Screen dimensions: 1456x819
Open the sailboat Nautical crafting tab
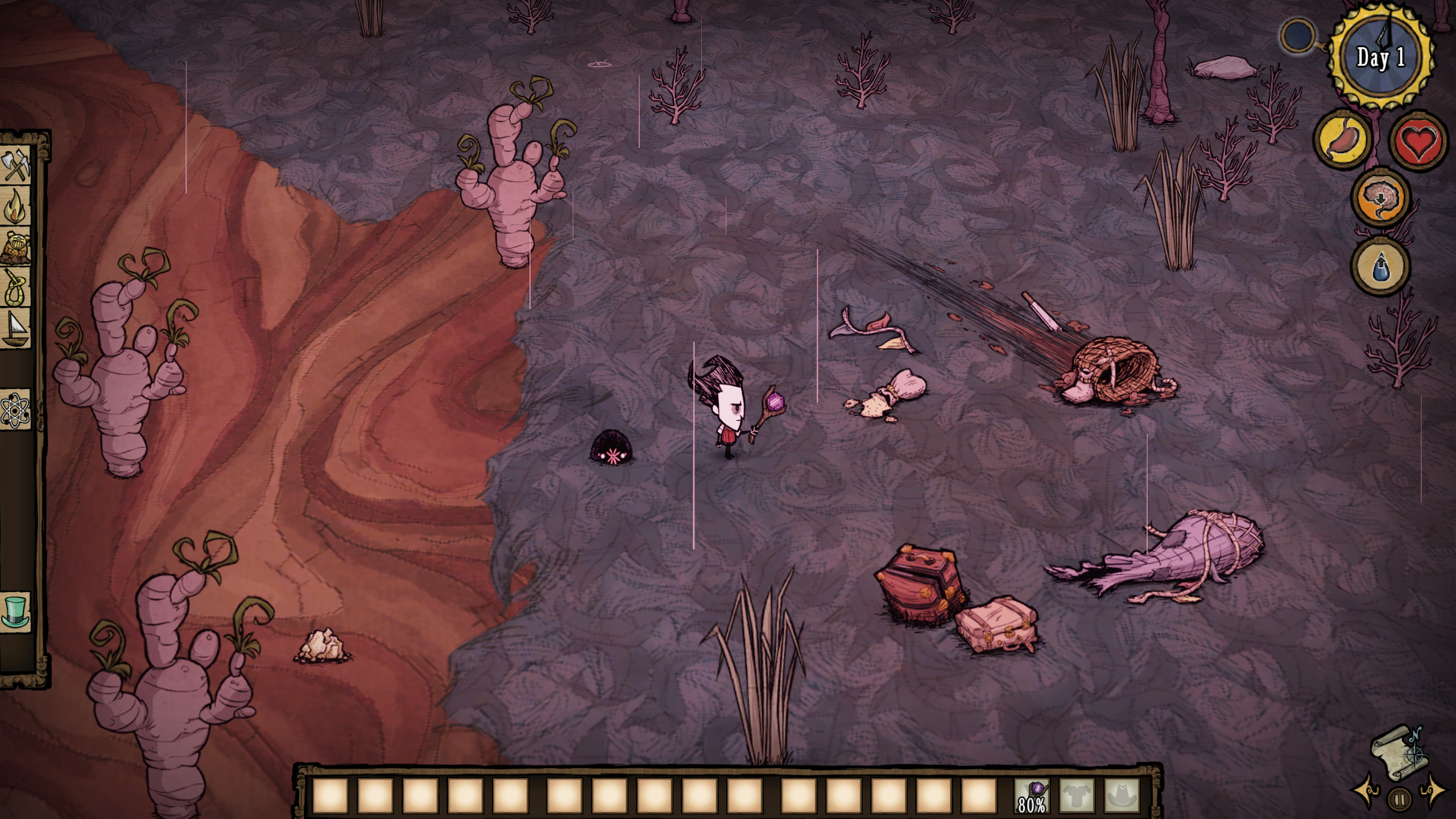(16, 330)
